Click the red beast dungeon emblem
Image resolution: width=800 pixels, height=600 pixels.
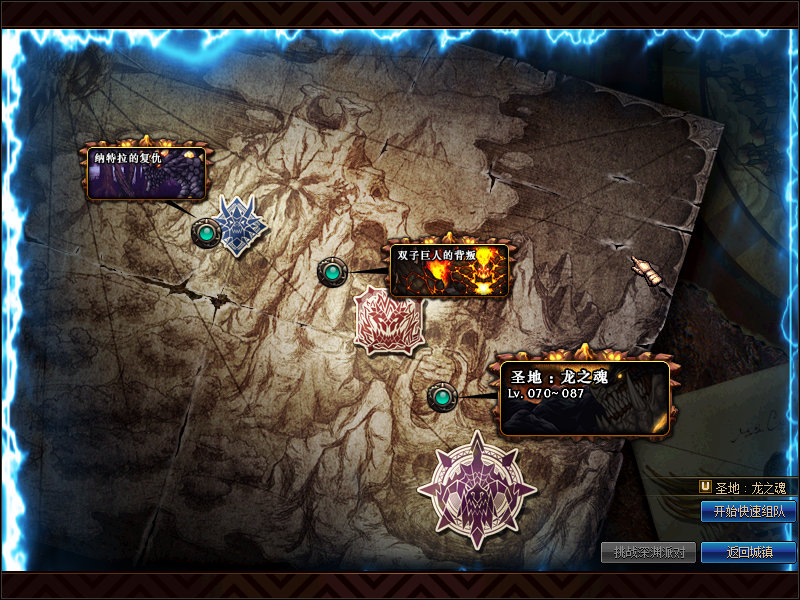pyautogui.click(x=389, y=320)
